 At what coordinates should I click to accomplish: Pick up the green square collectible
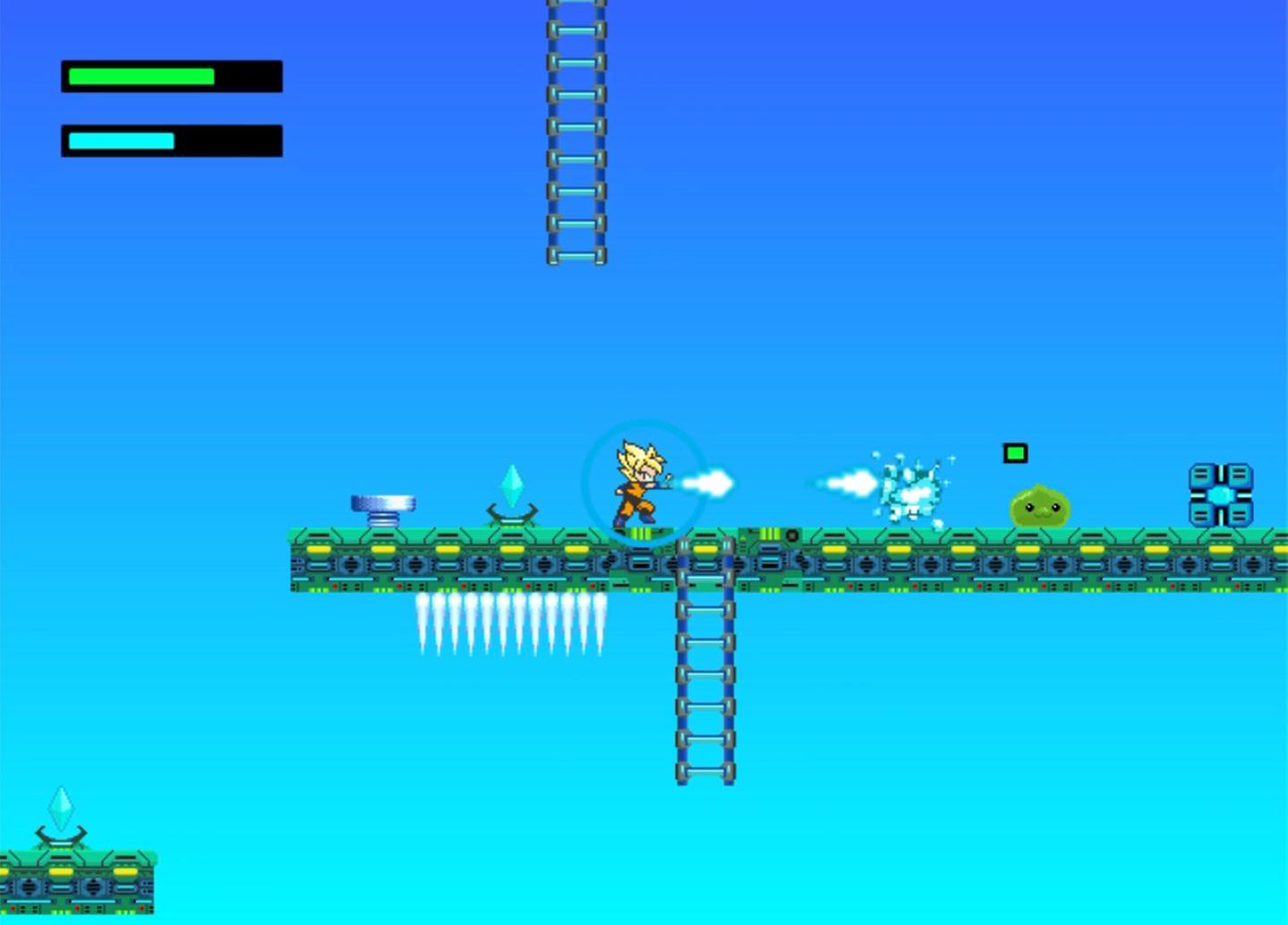click(1015, 453)
